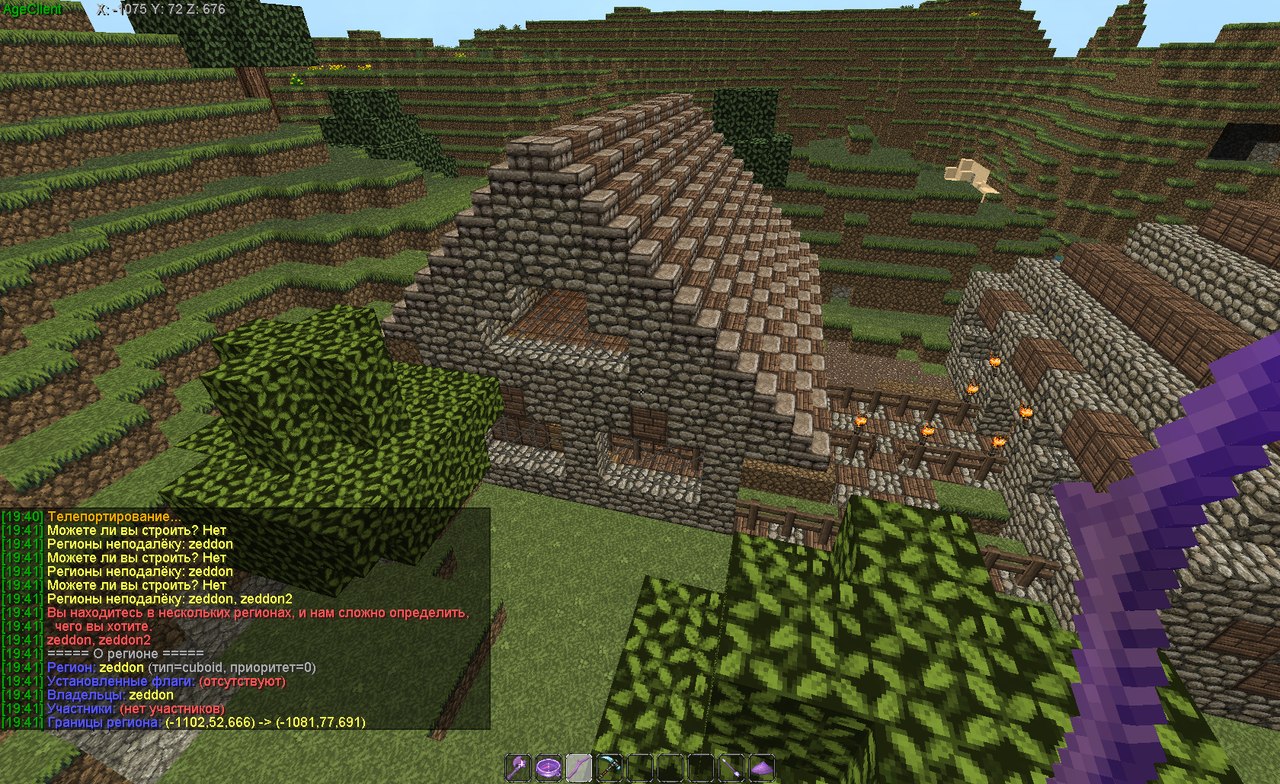The image size is (1280, 784).
Task: Pick the purple dust pile slot
Action: pyautogui.click(x=762, y=768)
